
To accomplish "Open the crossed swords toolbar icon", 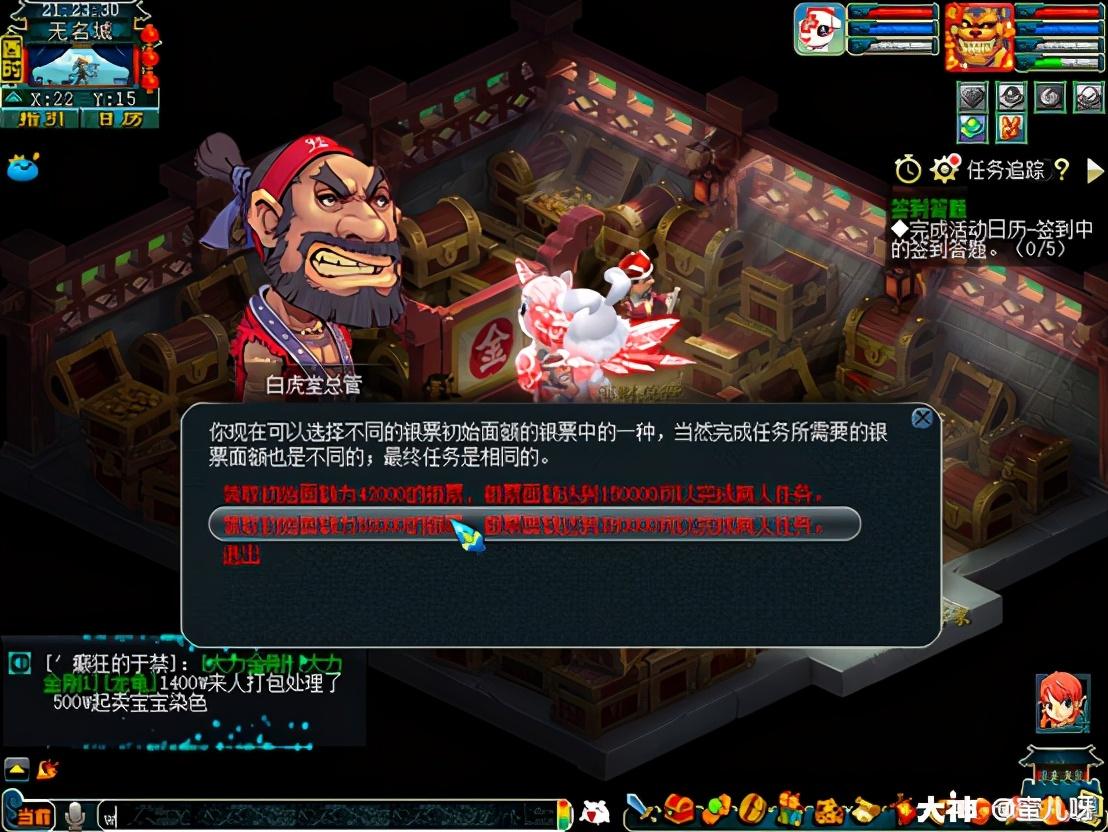I will pos(639,808).
